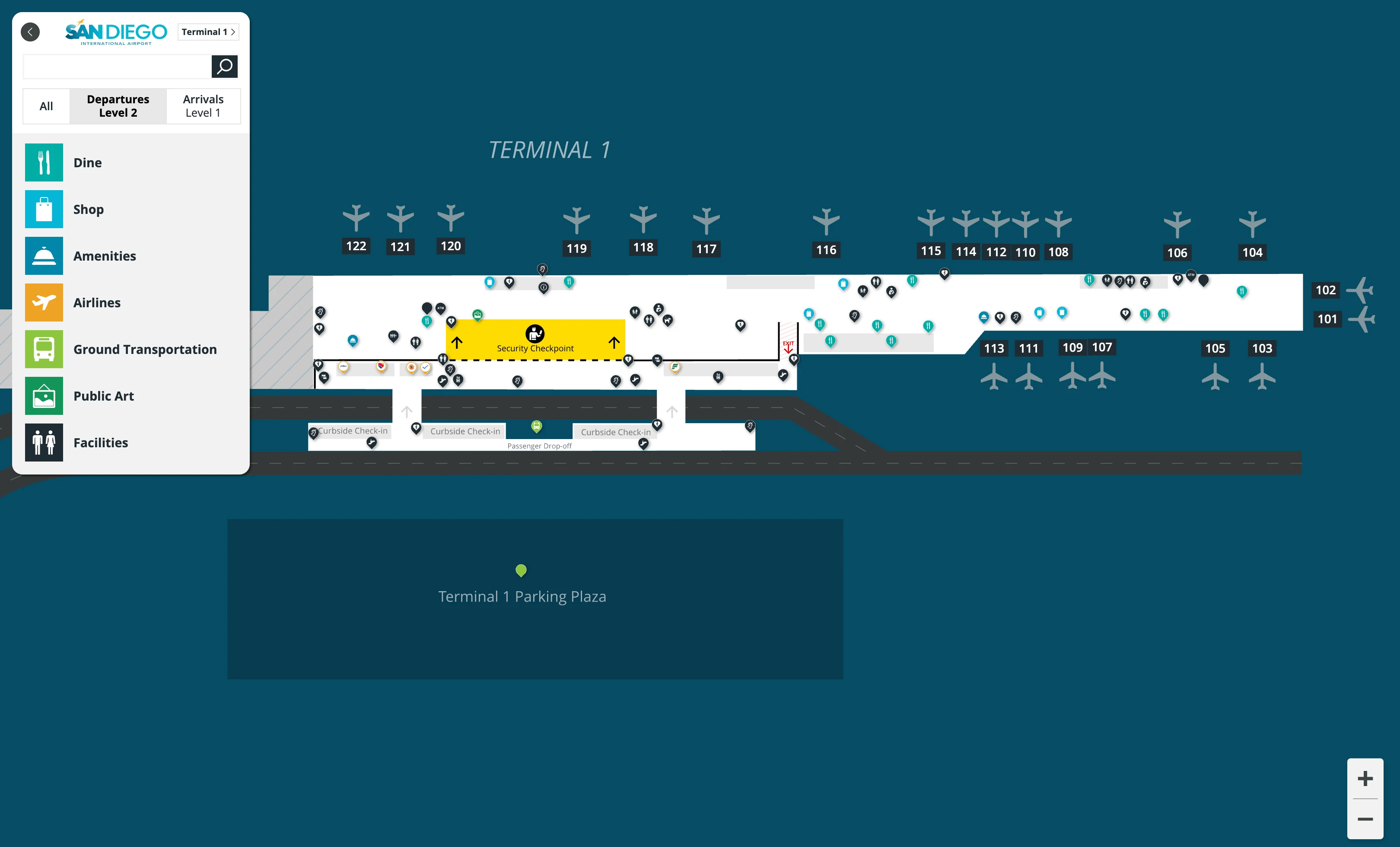Click the green public art pin above Security Checkpoint
Image resolution: width=1400 pixels, height=847 pixels.
(x=477, y=316)
